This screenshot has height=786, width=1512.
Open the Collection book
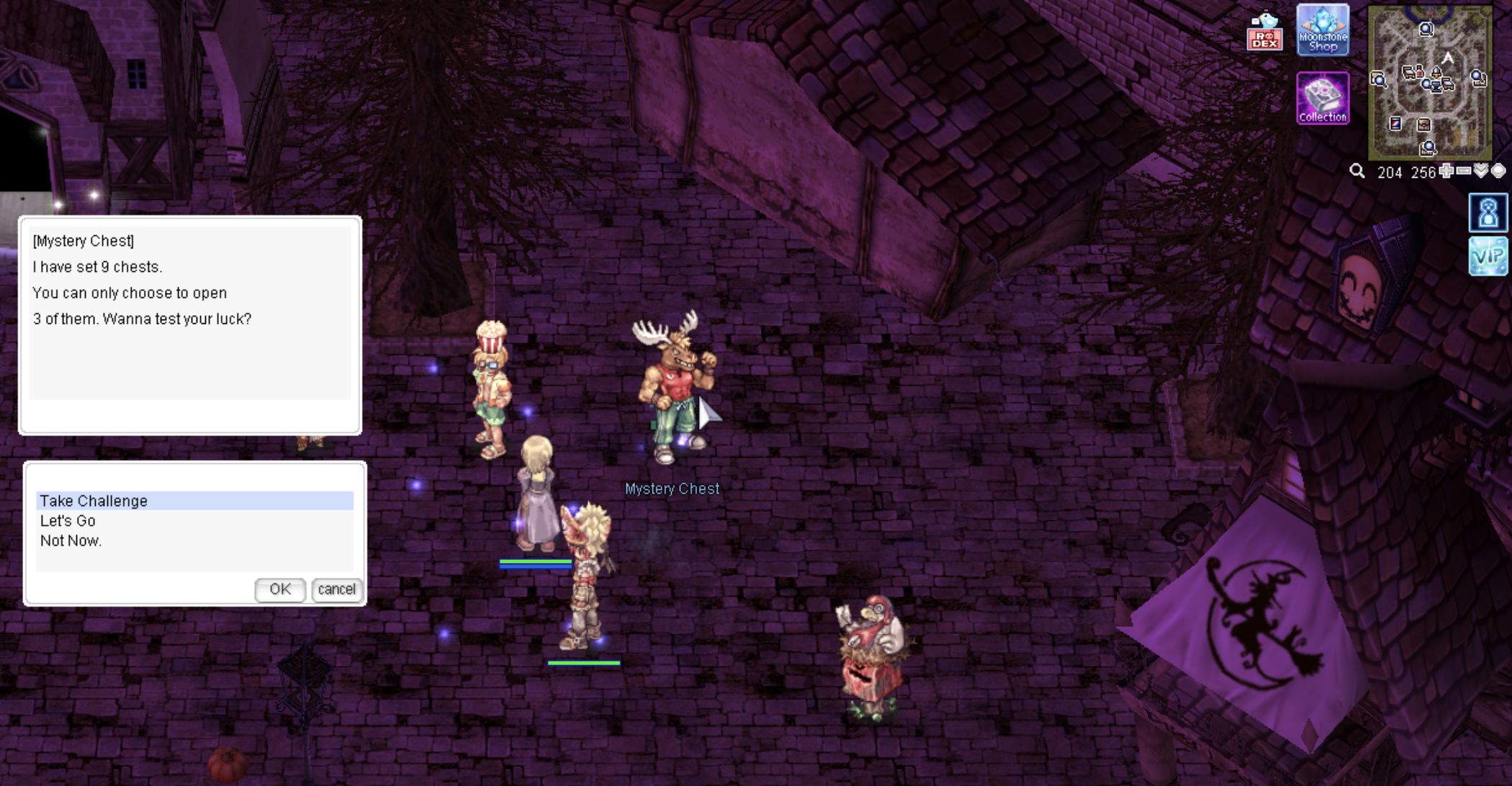(x=1323, y=98)
